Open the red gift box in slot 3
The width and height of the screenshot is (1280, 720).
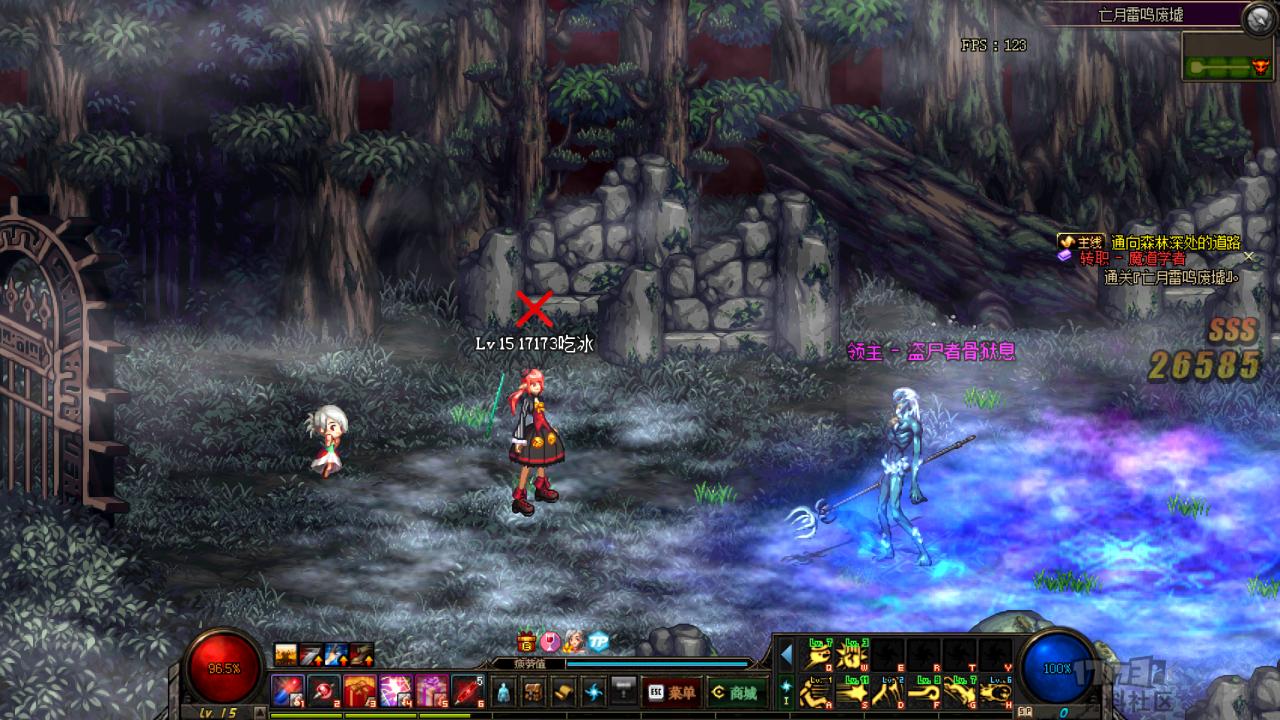[359, 690]
